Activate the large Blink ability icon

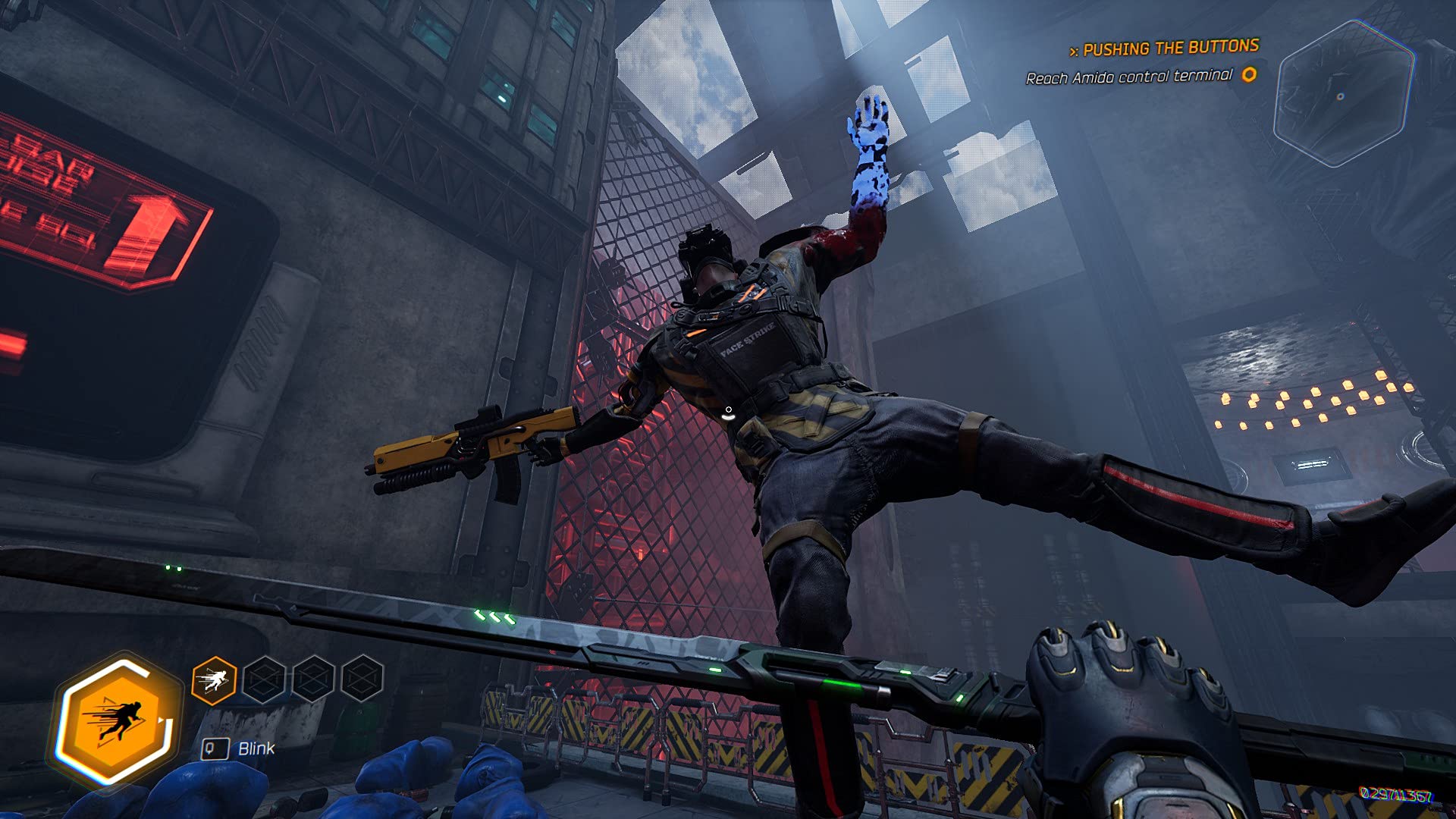tap(119, 720)
